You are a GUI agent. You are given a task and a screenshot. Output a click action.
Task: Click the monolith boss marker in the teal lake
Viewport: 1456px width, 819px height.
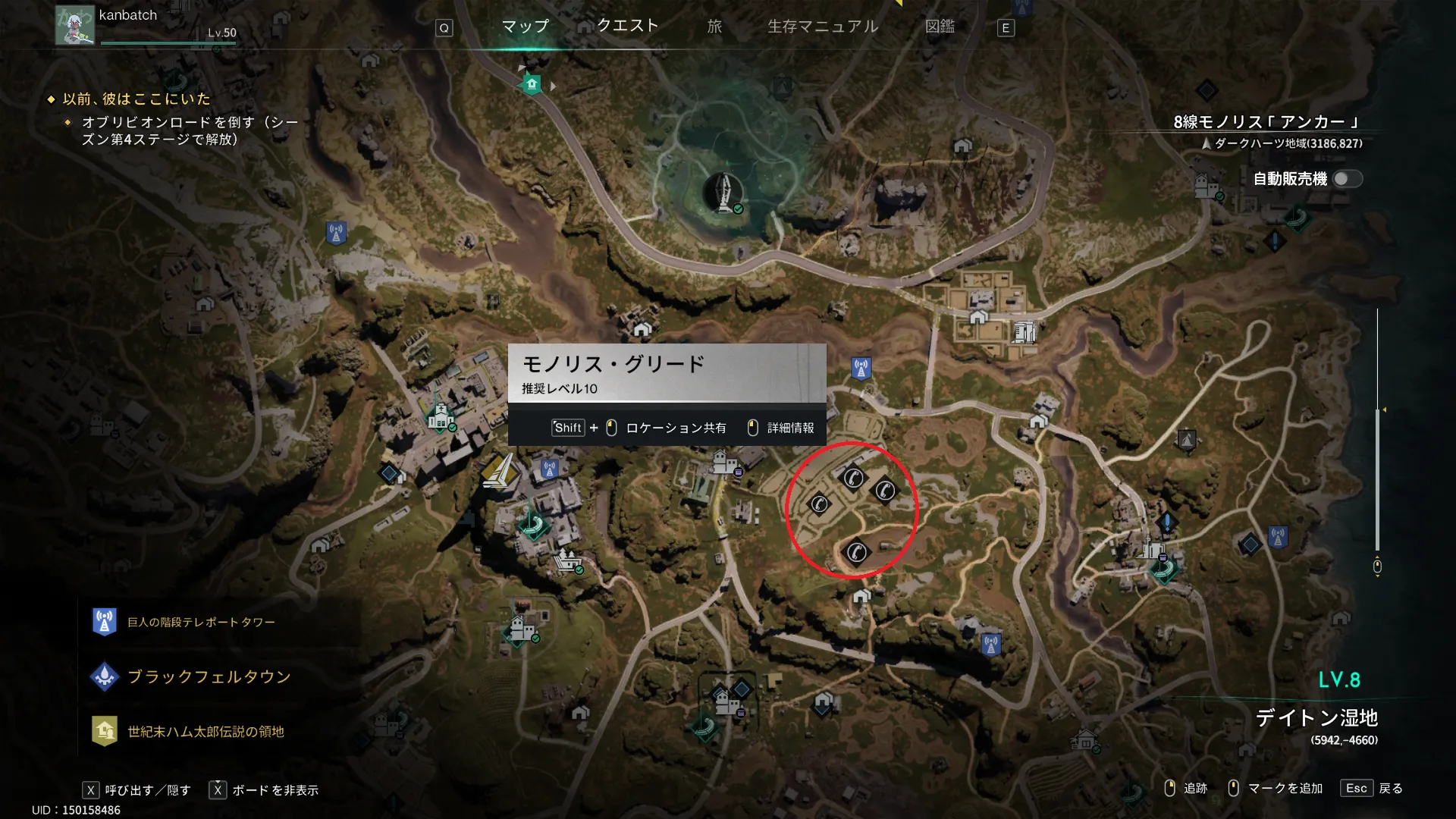[723, 191]
